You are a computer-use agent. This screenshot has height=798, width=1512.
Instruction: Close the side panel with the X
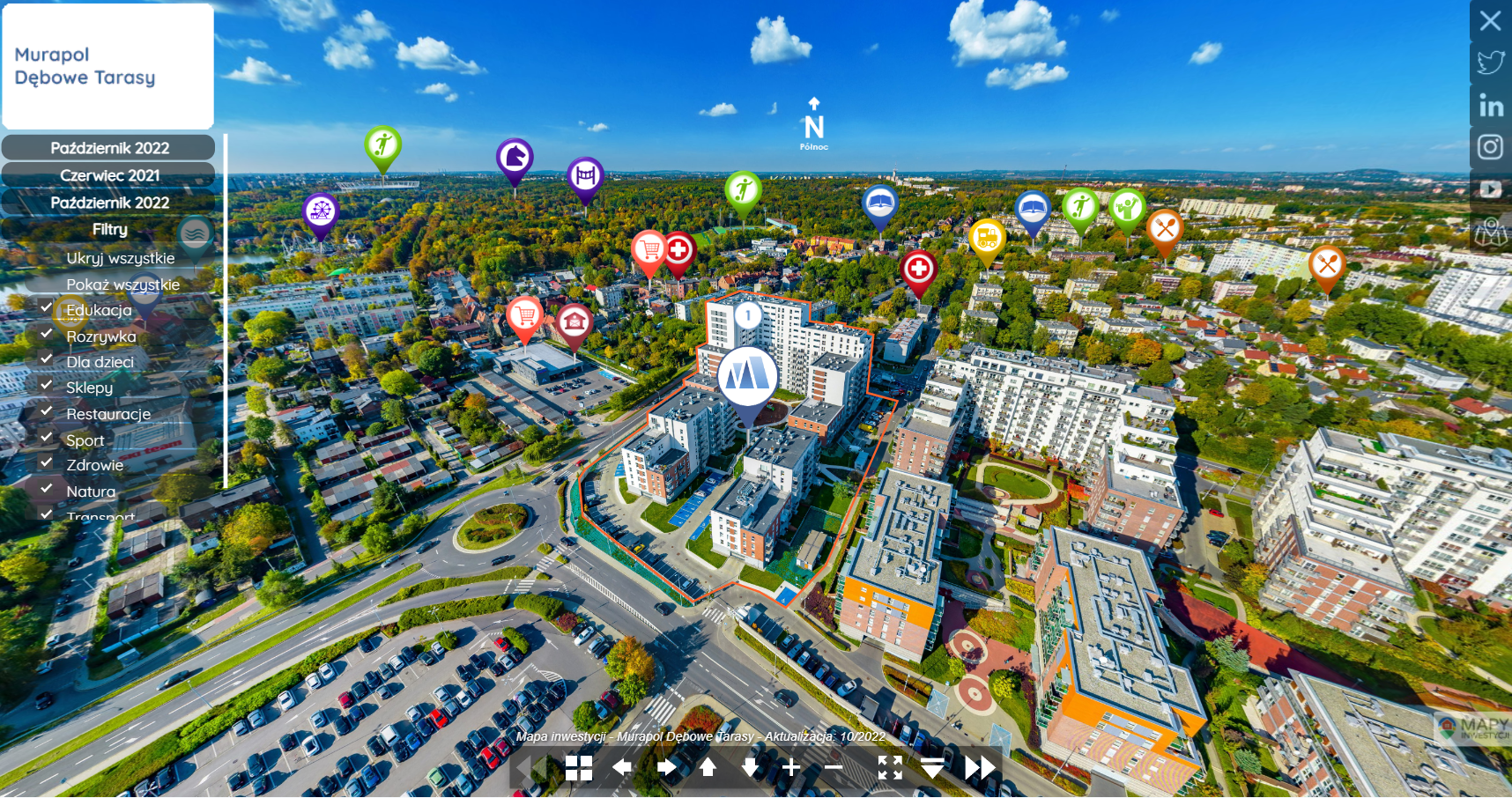(x=1490, y=20)
